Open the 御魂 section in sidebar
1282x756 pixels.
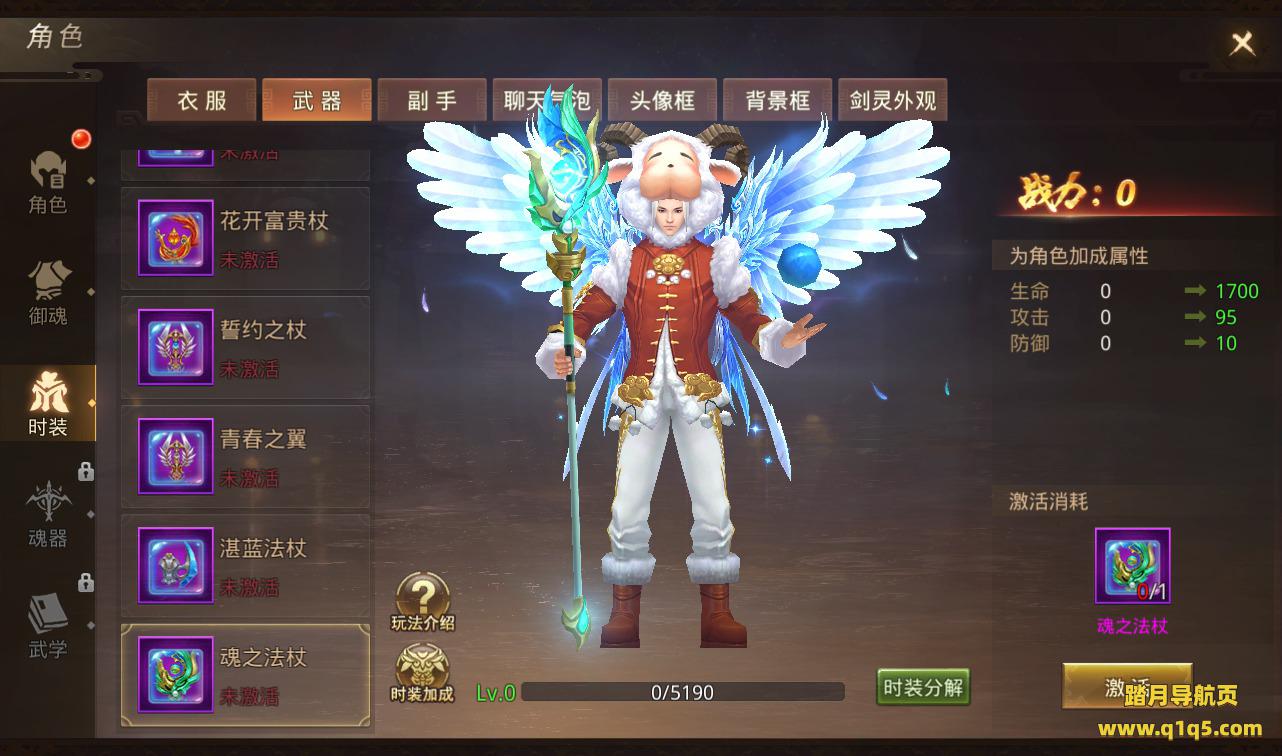coord(48,294)
